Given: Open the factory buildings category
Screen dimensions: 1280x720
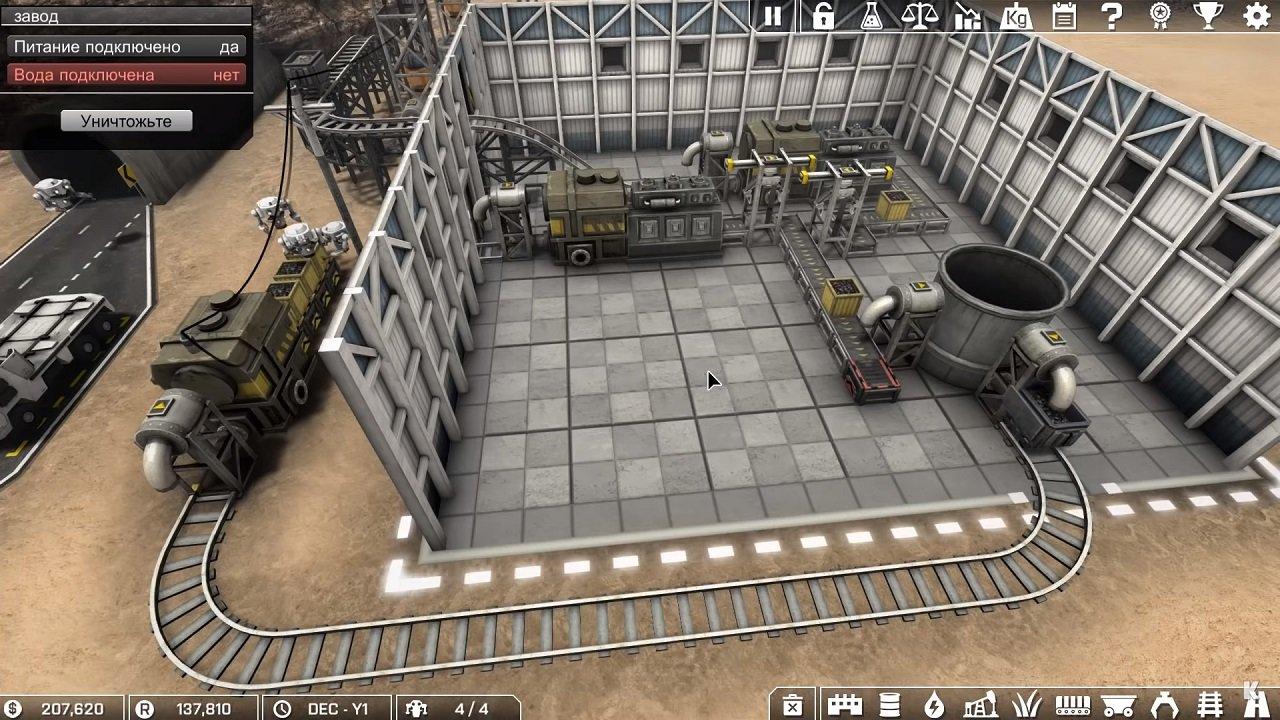Looking at the screenshot, I should [x=844, y=705].
